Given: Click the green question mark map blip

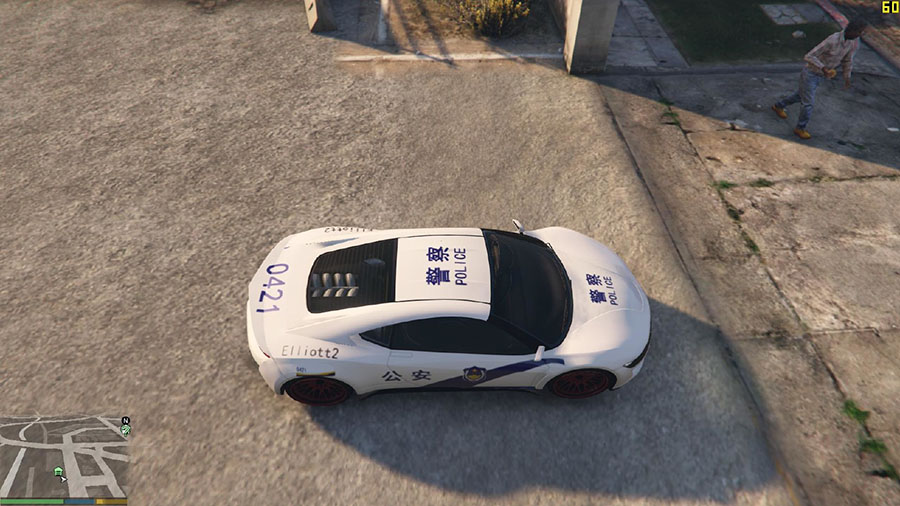Looking at the screenshot, I should pyautogui.click(x=125, y=430).
